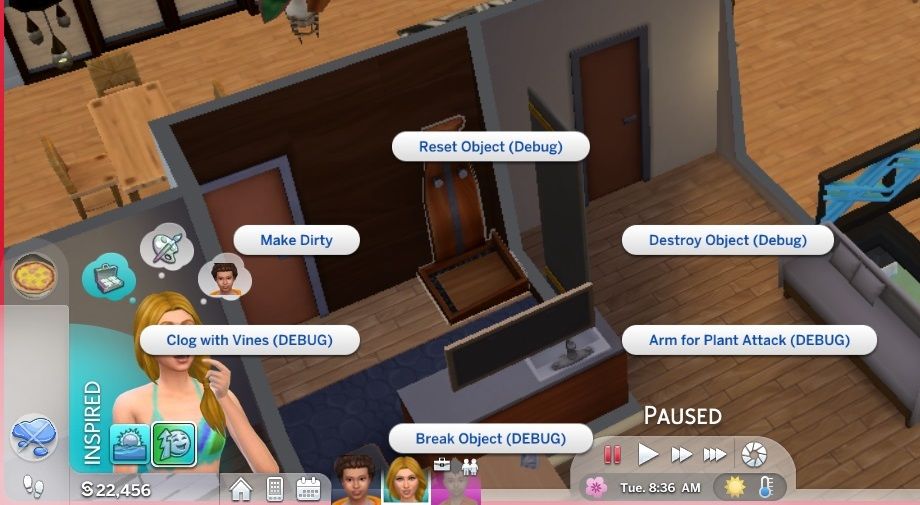Open the calendar
The image size is (920, 505).
click(x=308, y=489)
